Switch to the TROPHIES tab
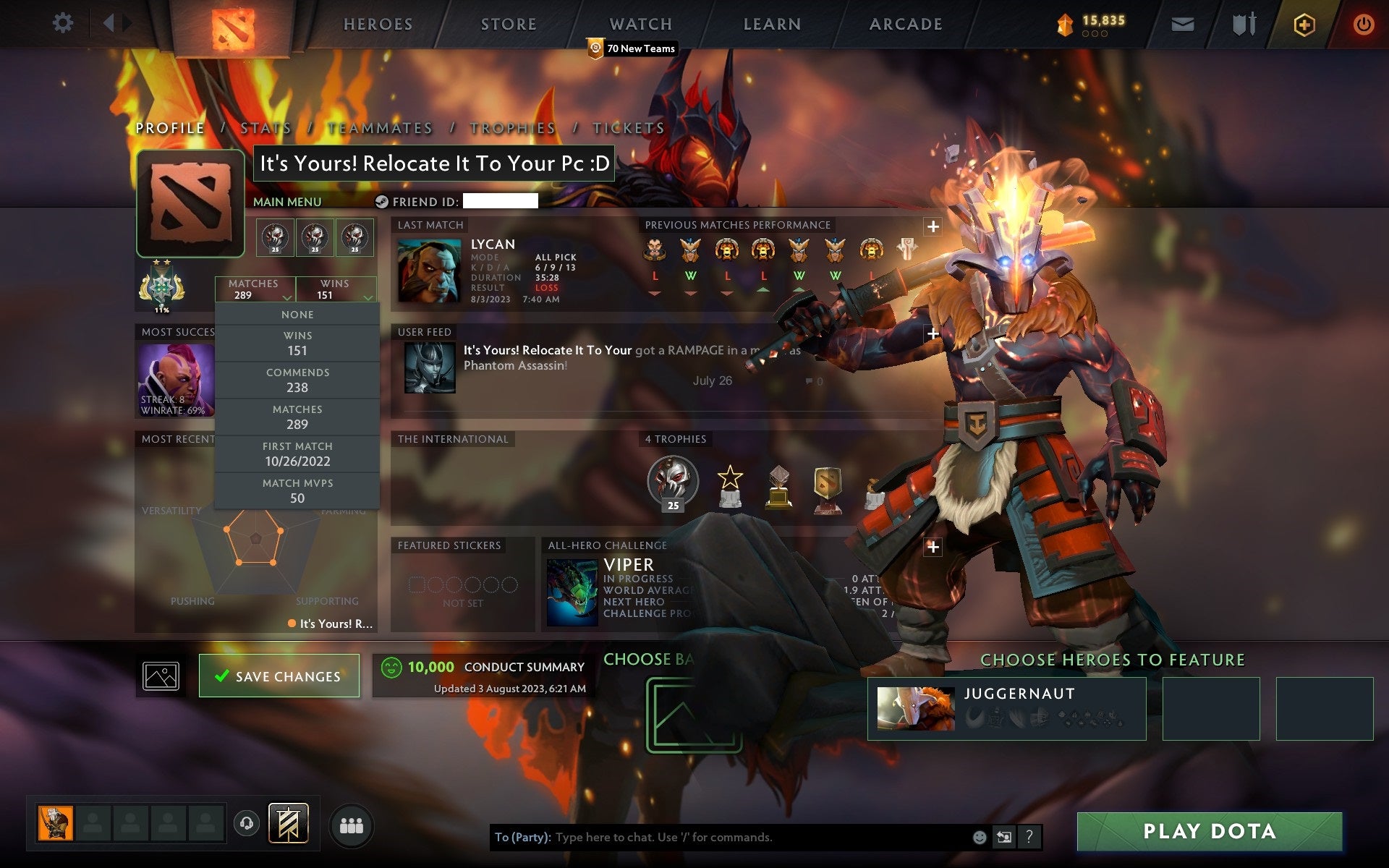1389x868 pixels. point(511,127)
